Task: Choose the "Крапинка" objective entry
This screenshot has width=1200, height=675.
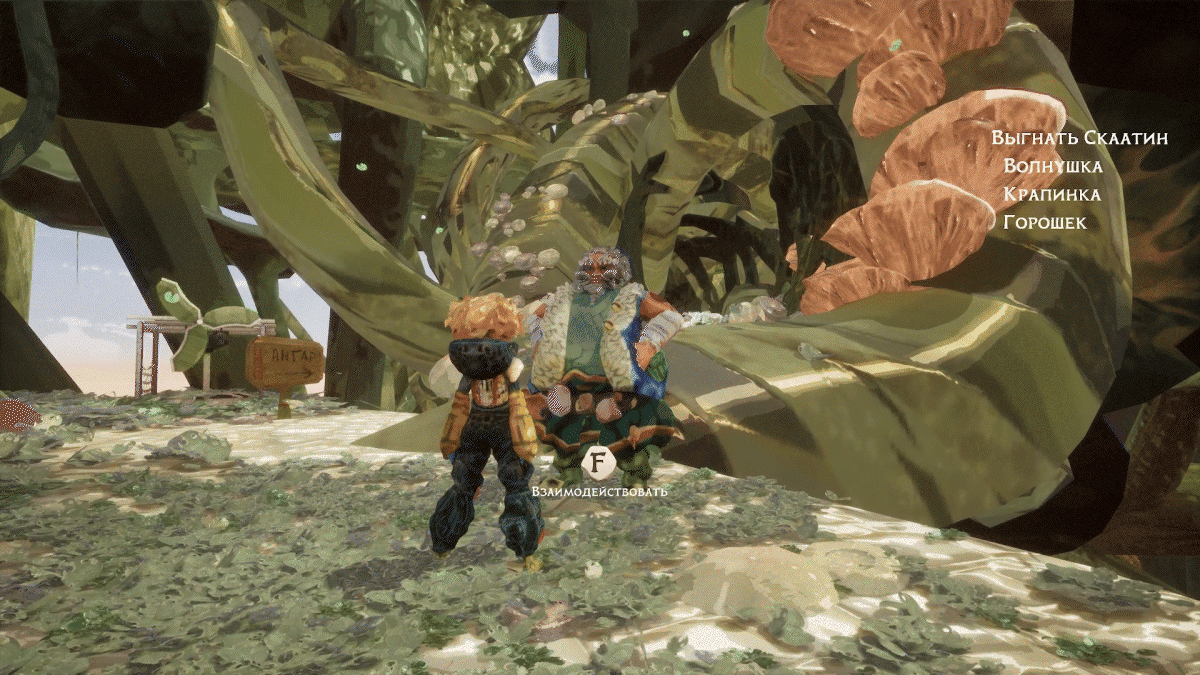Action: [x=1052, y=194]
